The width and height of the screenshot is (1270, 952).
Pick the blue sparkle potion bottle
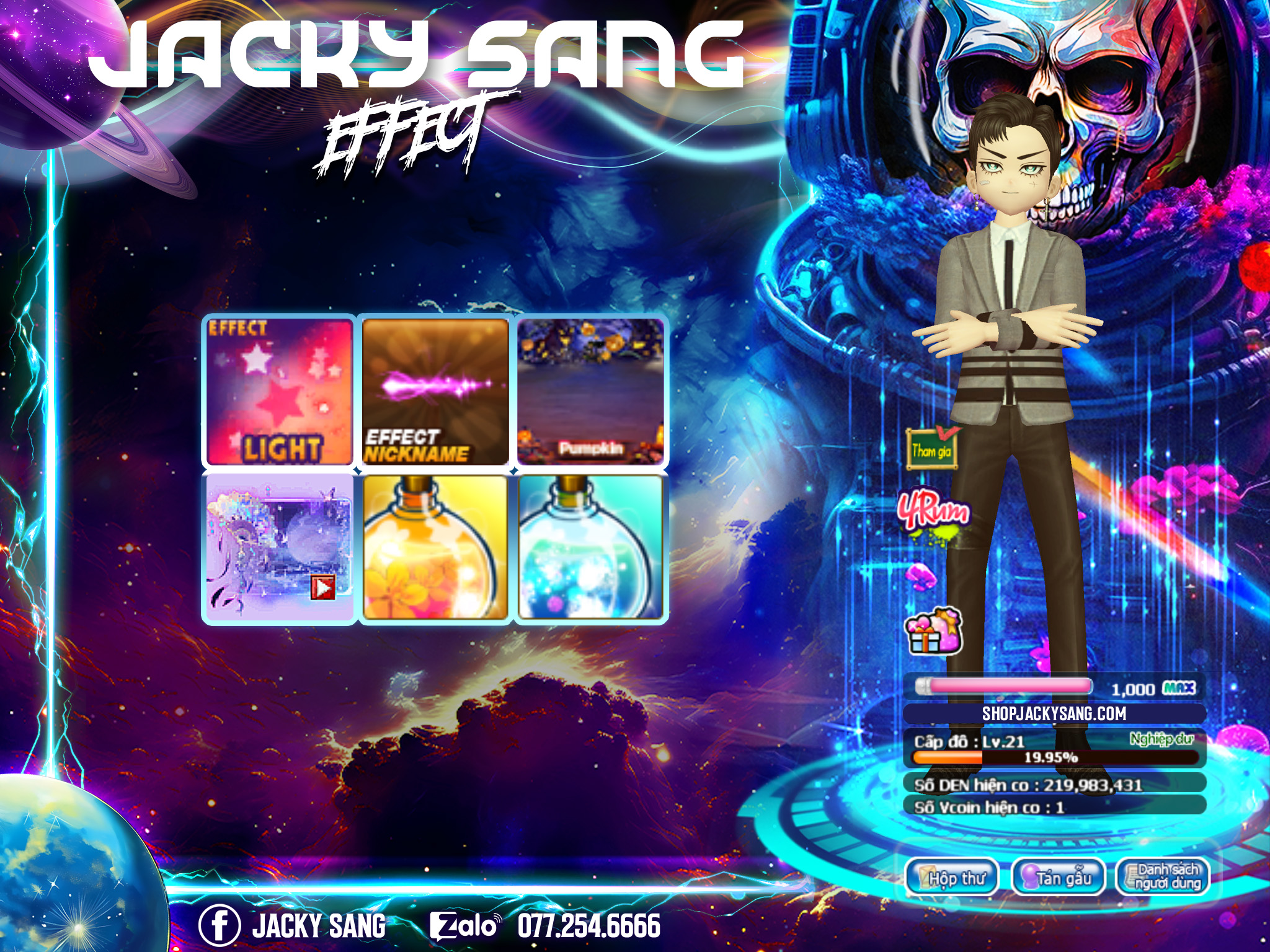tap(590, 548)
